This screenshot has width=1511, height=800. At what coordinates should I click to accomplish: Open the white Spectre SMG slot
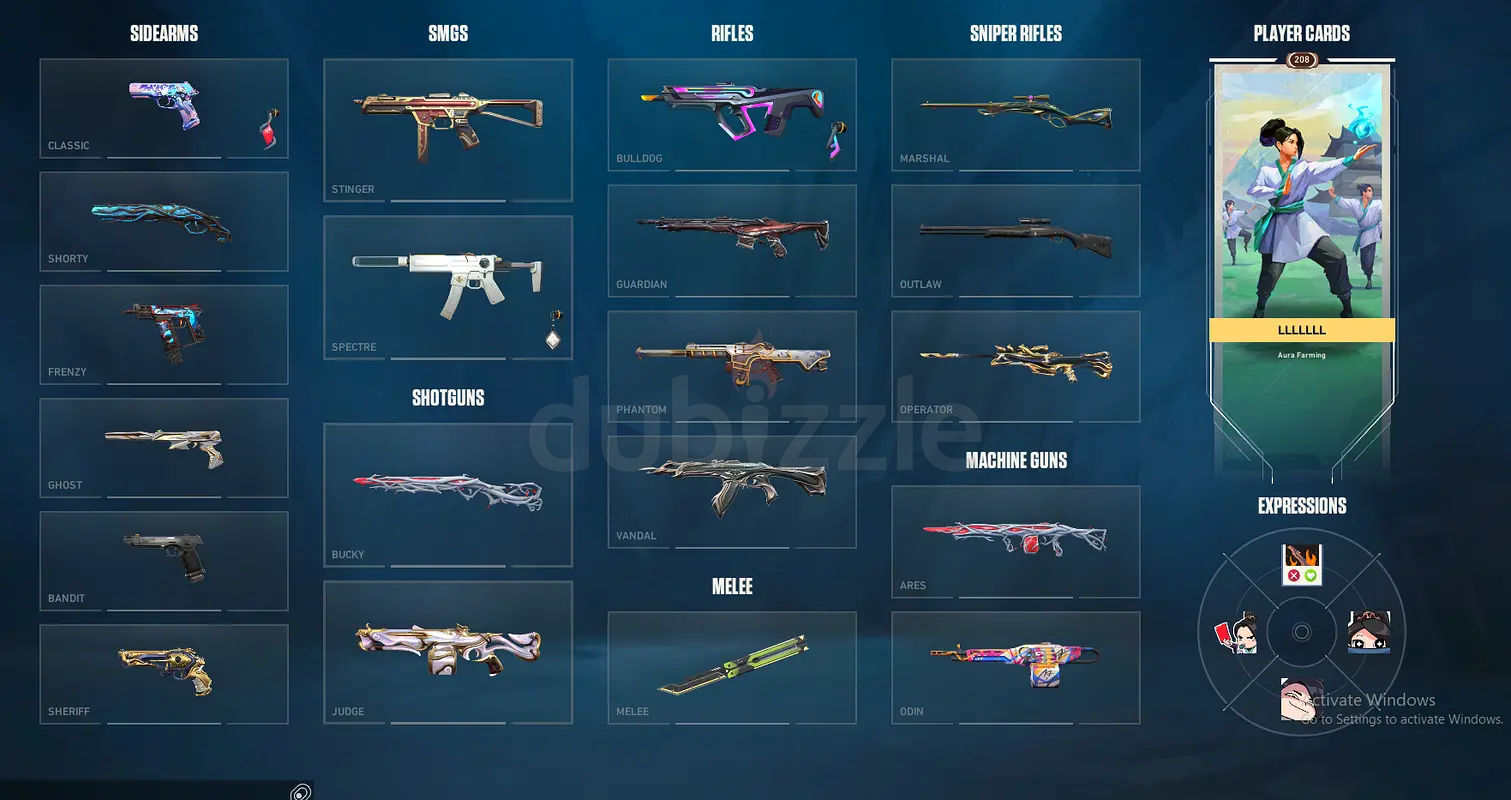click(x=448, y=287)
